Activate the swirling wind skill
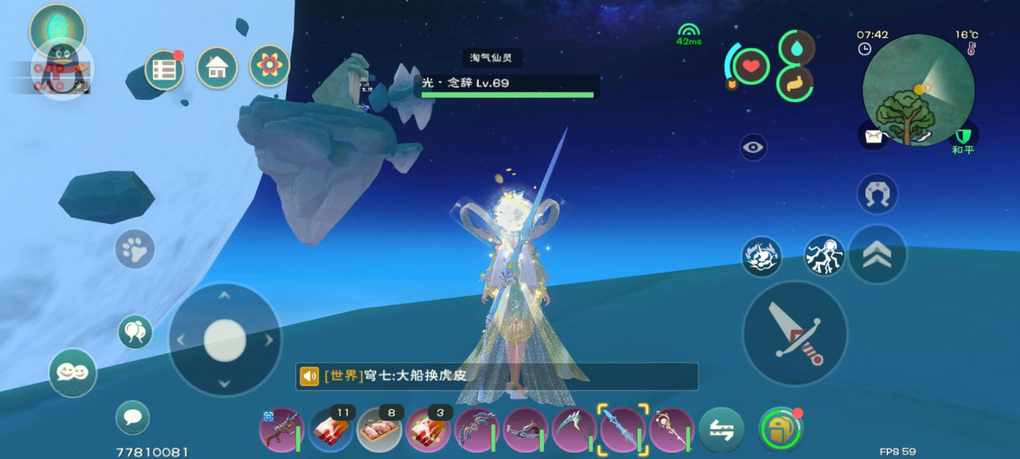The height and width of the screenshot is (459, 1020). click(x=762, y=256)
